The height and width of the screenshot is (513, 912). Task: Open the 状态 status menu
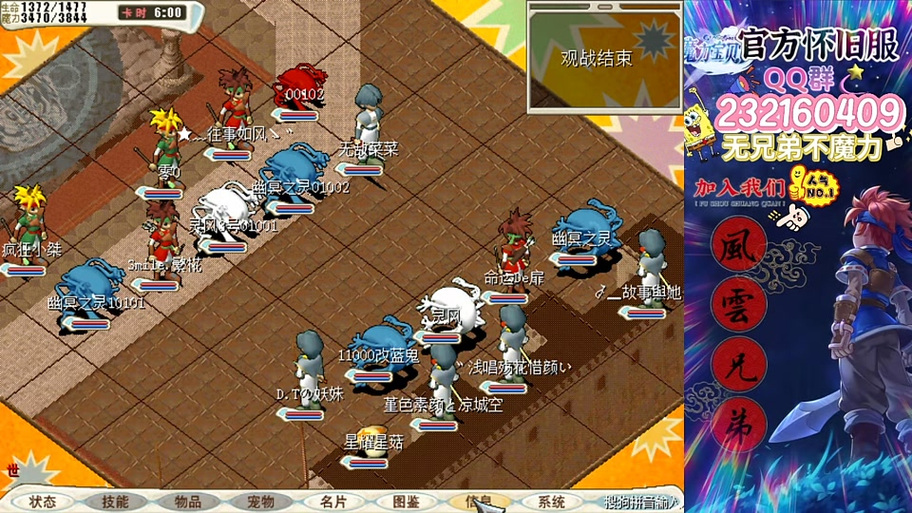(x=43, y=502)
